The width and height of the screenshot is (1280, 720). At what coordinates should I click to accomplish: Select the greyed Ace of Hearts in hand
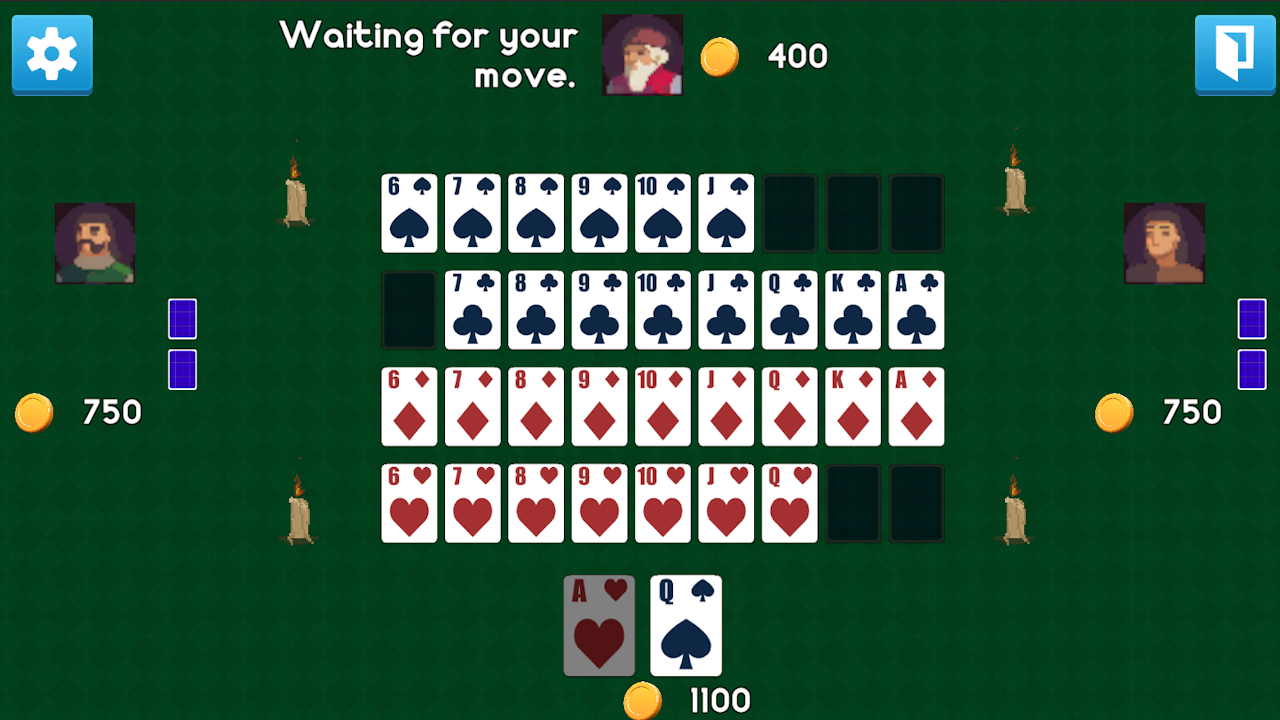(599, 626)
